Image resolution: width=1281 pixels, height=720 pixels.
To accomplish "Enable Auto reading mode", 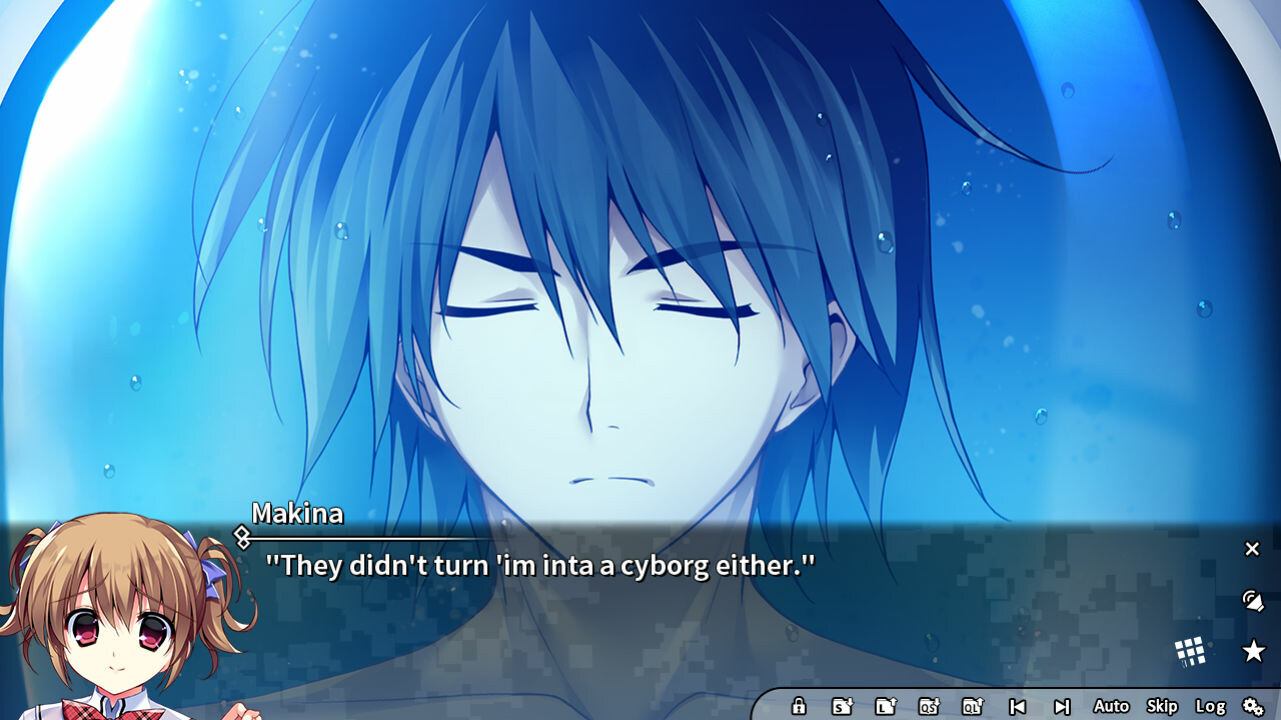I will pyautogui.click(x=1110, y=705).
